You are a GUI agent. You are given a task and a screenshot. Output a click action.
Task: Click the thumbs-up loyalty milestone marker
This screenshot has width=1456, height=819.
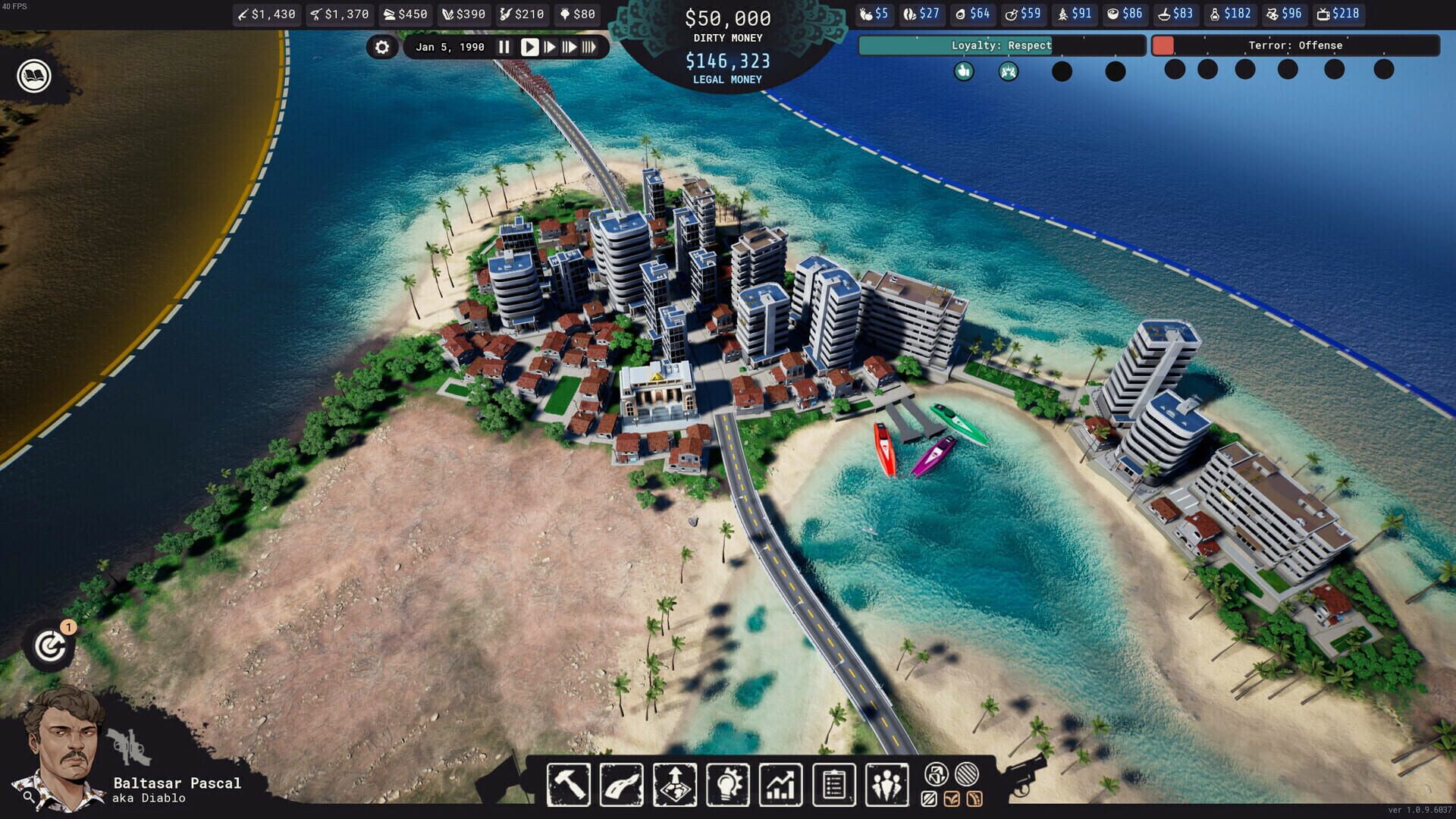point(963,73)
